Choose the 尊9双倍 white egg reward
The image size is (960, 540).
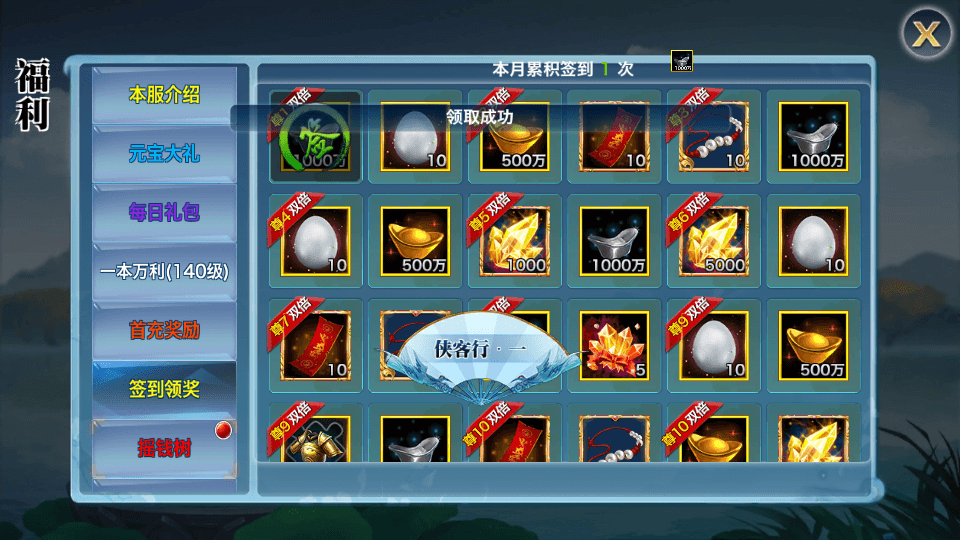713,345
